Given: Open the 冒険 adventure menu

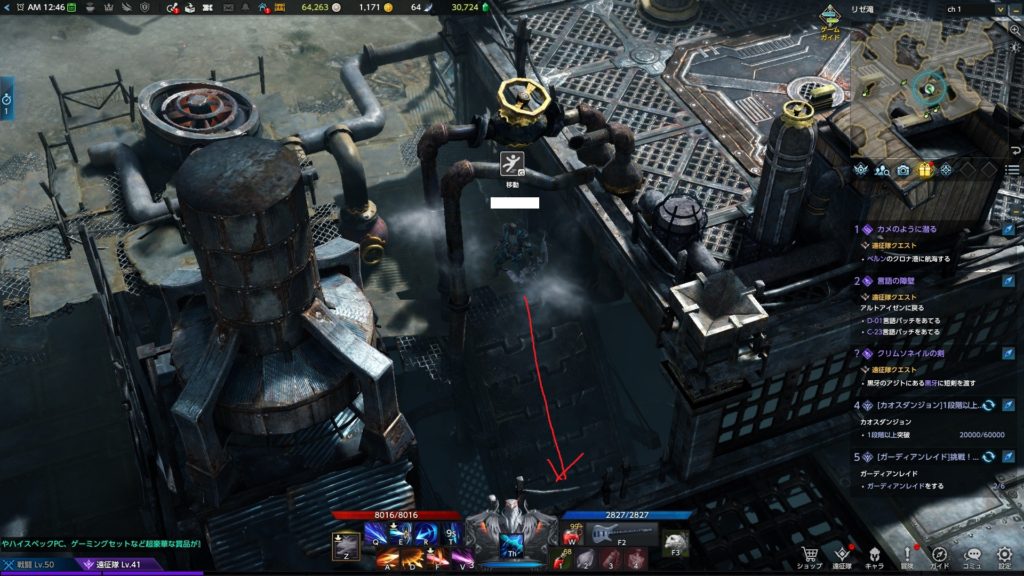Looking at the screenshot, I should (907, 555).
